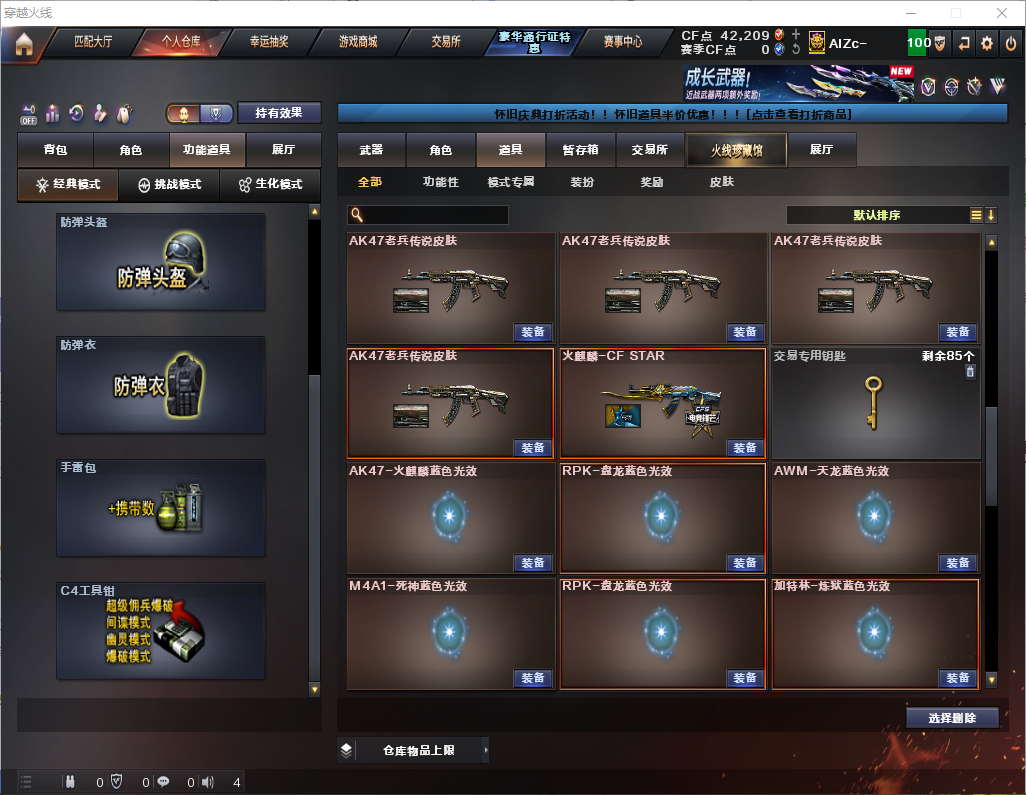Screen dimensions: 1026x795
Task: Close the game window
Action: pos(1002,13)
